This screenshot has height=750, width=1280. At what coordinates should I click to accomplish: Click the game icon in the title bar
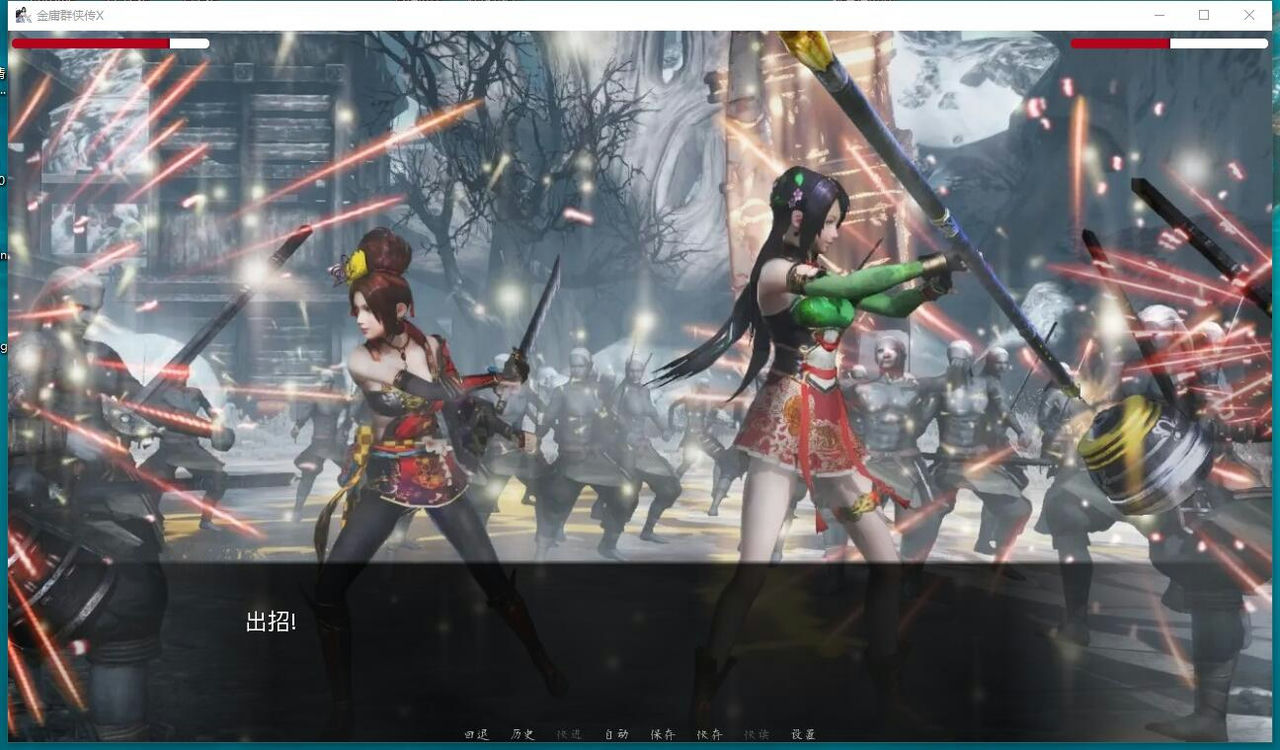22,15
